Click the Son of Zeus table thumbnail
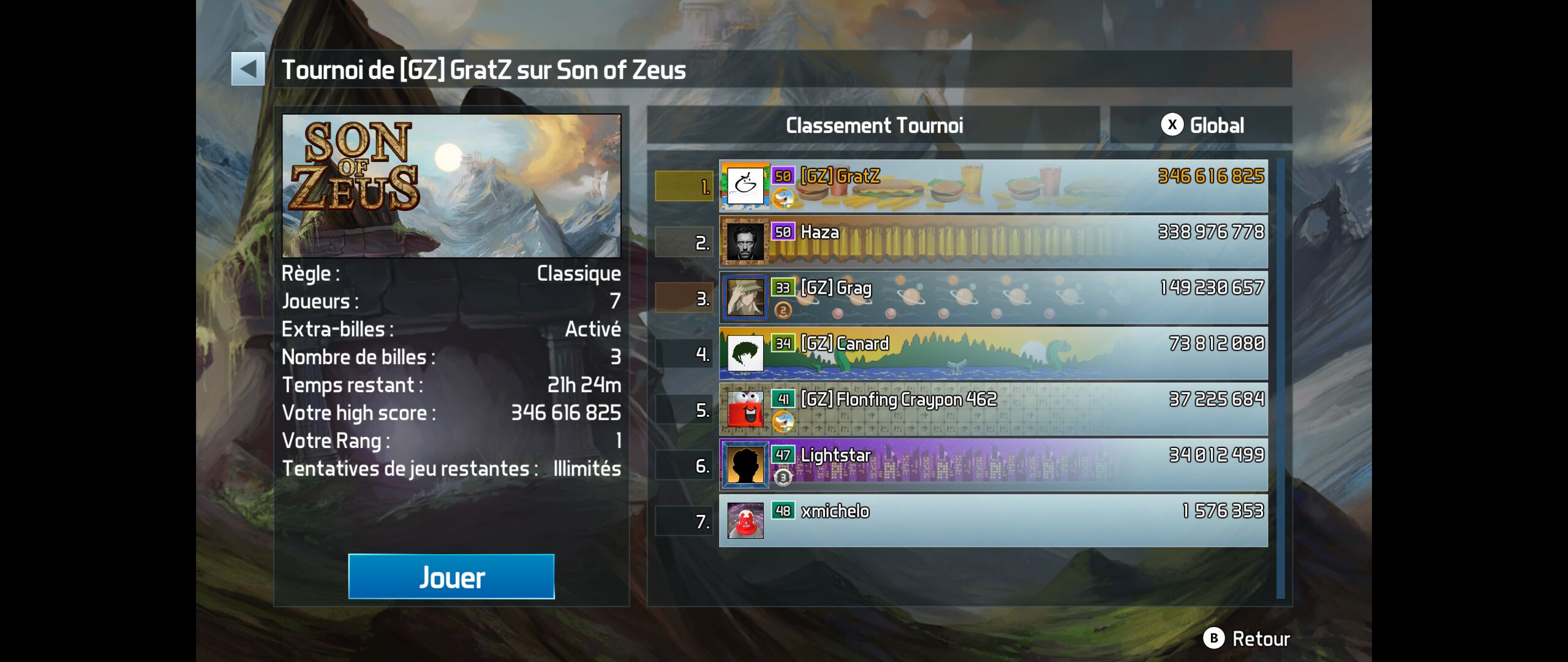 (451, 185)
